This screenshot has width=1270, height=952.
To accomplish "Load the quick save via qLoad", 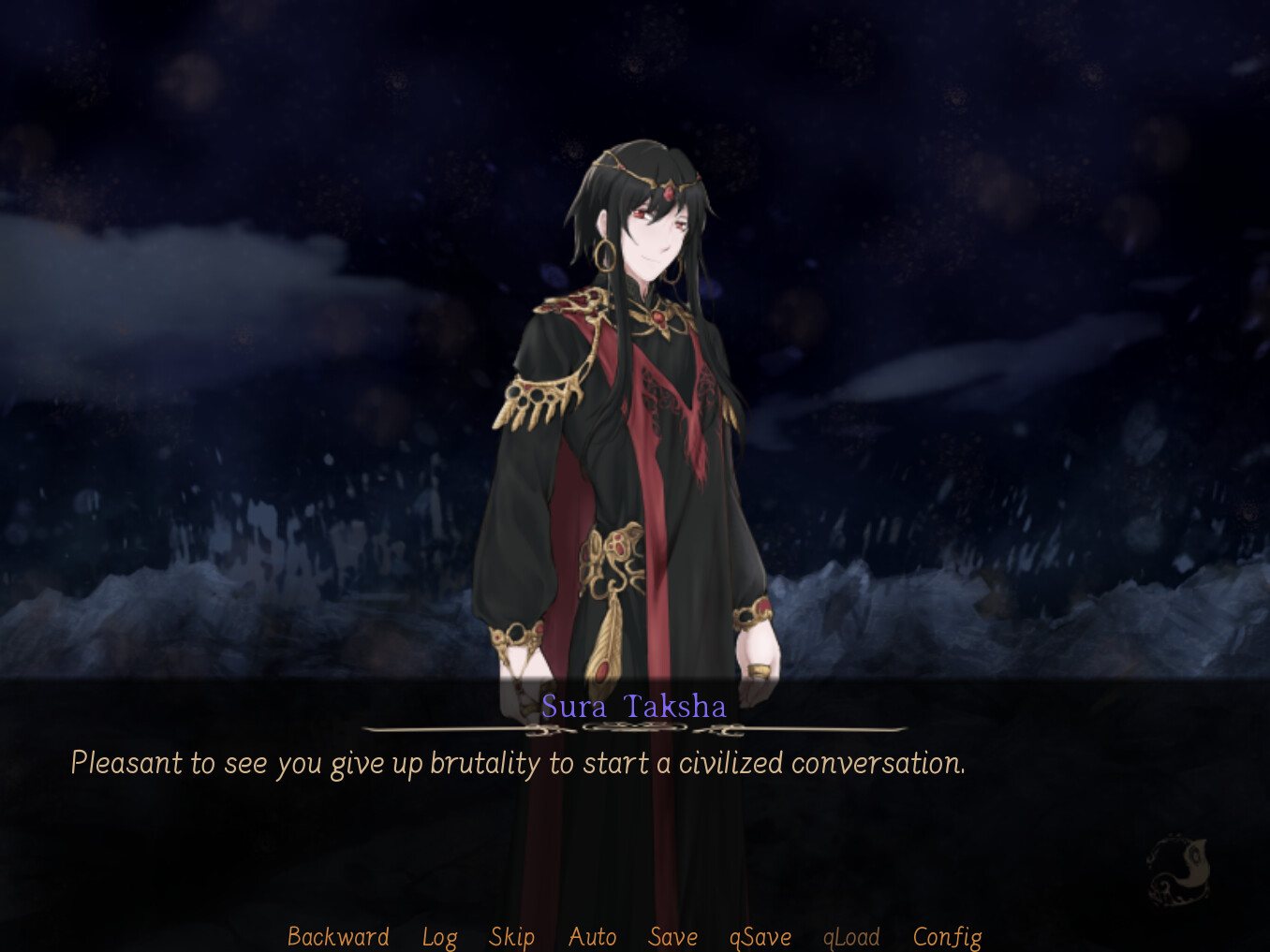I will (x=850, y=936).
